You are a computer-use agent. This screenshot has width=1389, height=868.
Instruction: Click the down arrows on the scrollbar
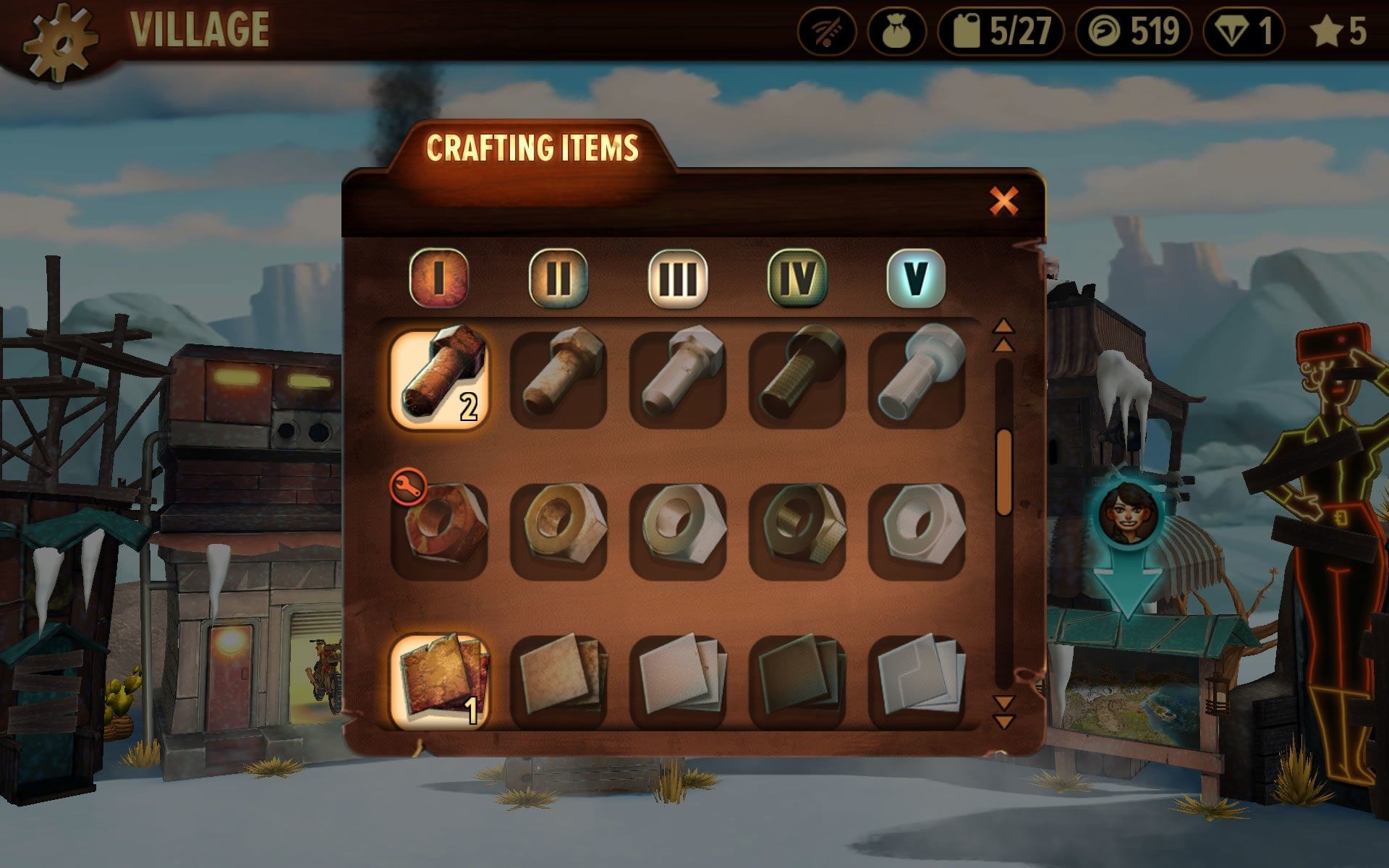point(1003,712)
